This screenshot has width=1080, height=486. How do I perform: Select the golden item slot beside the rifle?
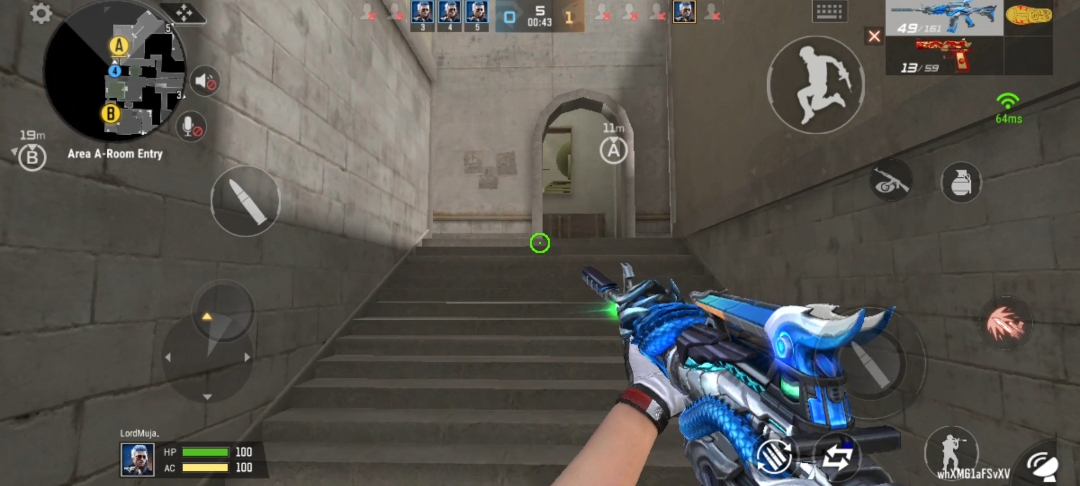(1029, 17)
